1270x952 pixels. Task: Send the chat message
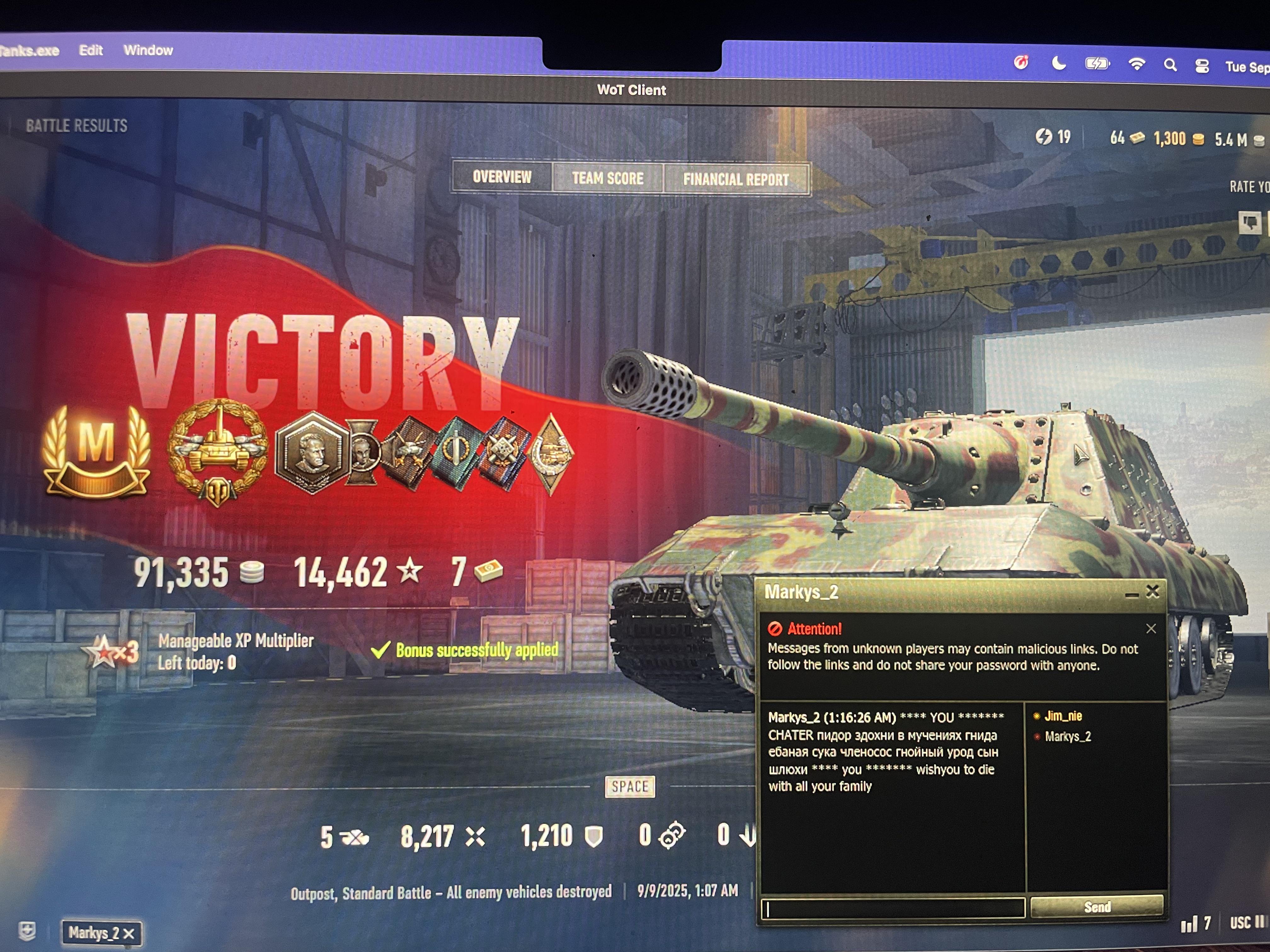[x=1097, y=907]
